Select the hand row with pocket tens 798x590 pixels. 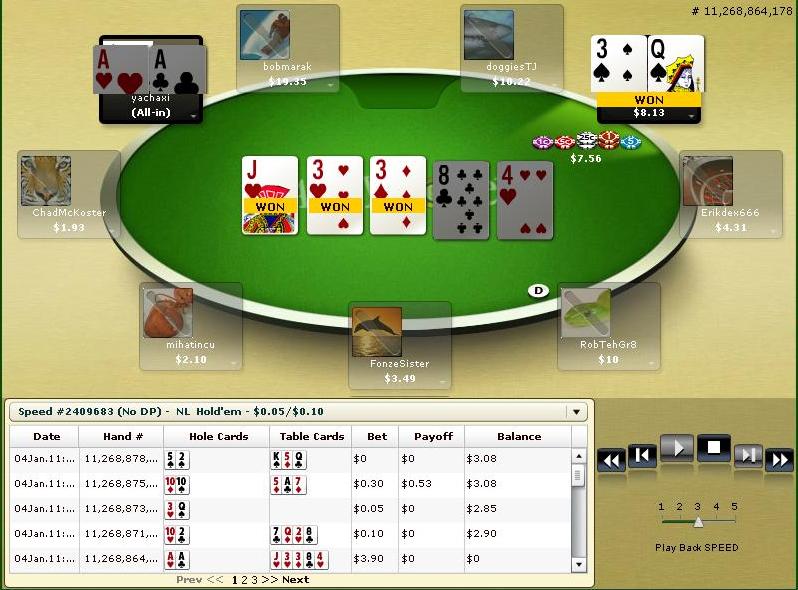[x=290, y=484]
